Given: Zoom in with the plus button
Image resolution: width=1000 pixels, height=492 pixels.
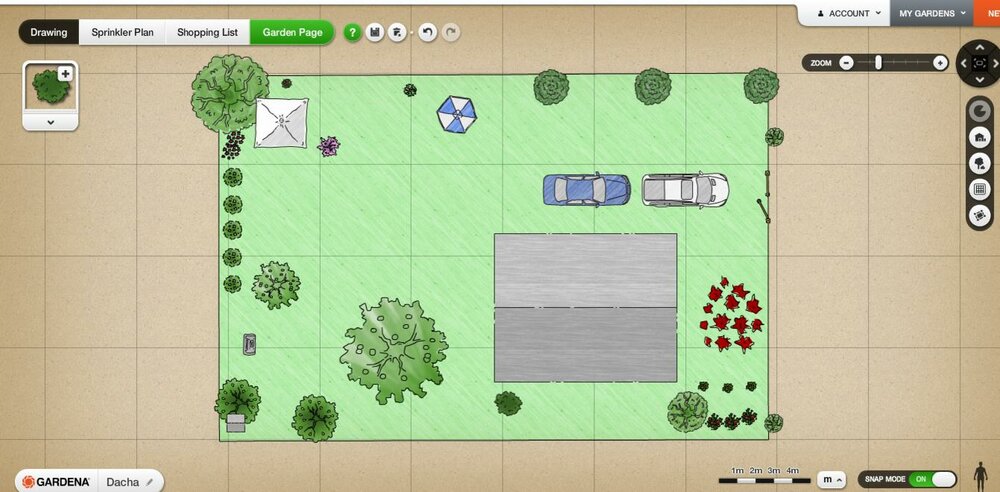Looking at the screenshot, I should pos(939,62).
